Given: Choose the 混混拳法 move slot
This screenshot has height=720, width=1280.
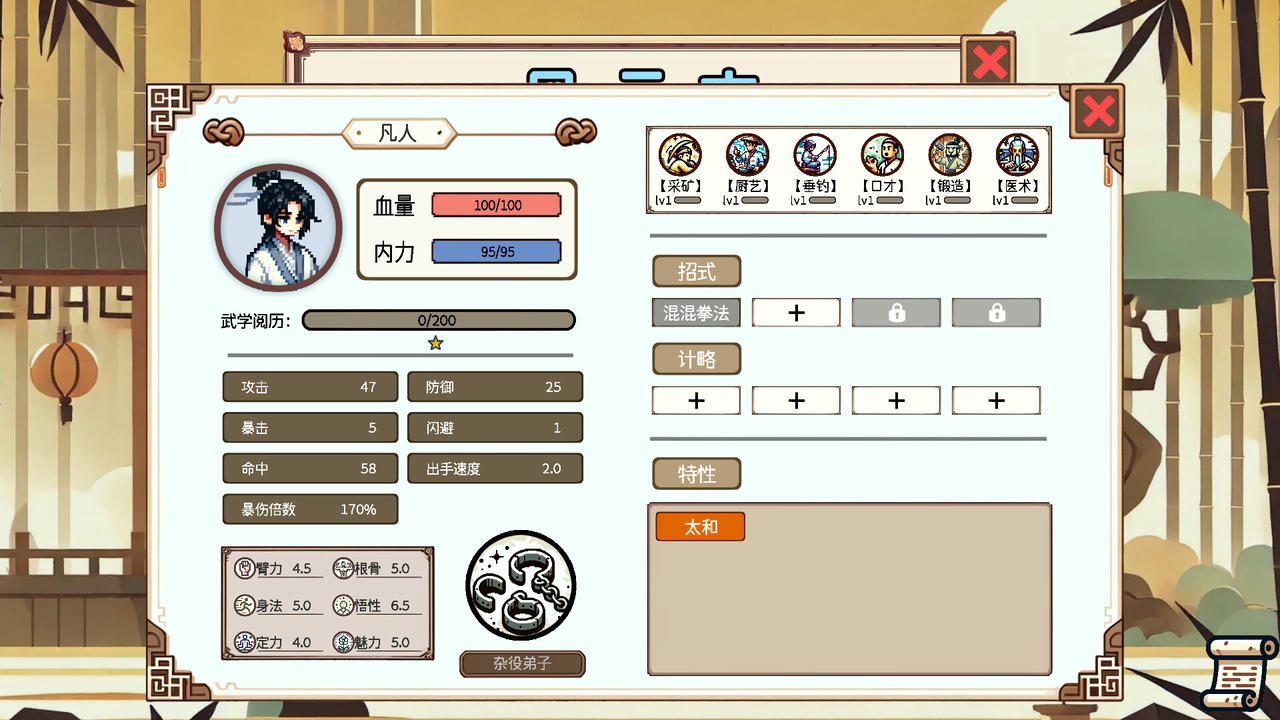Looking at the screenshot, I should [x=696, y=313].
